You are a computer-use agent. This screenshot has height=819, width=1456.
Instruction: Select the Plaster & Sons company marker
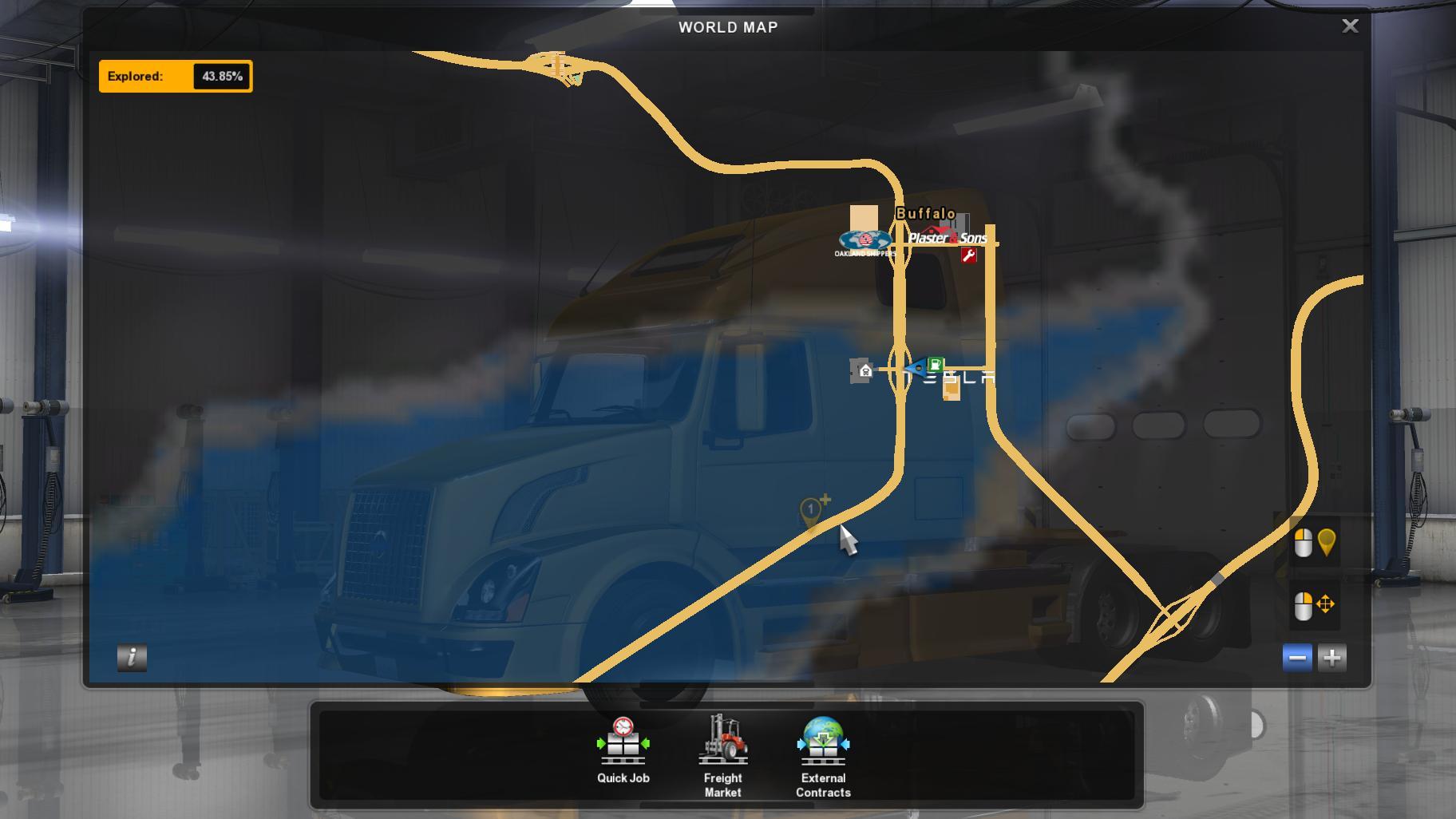948,238
